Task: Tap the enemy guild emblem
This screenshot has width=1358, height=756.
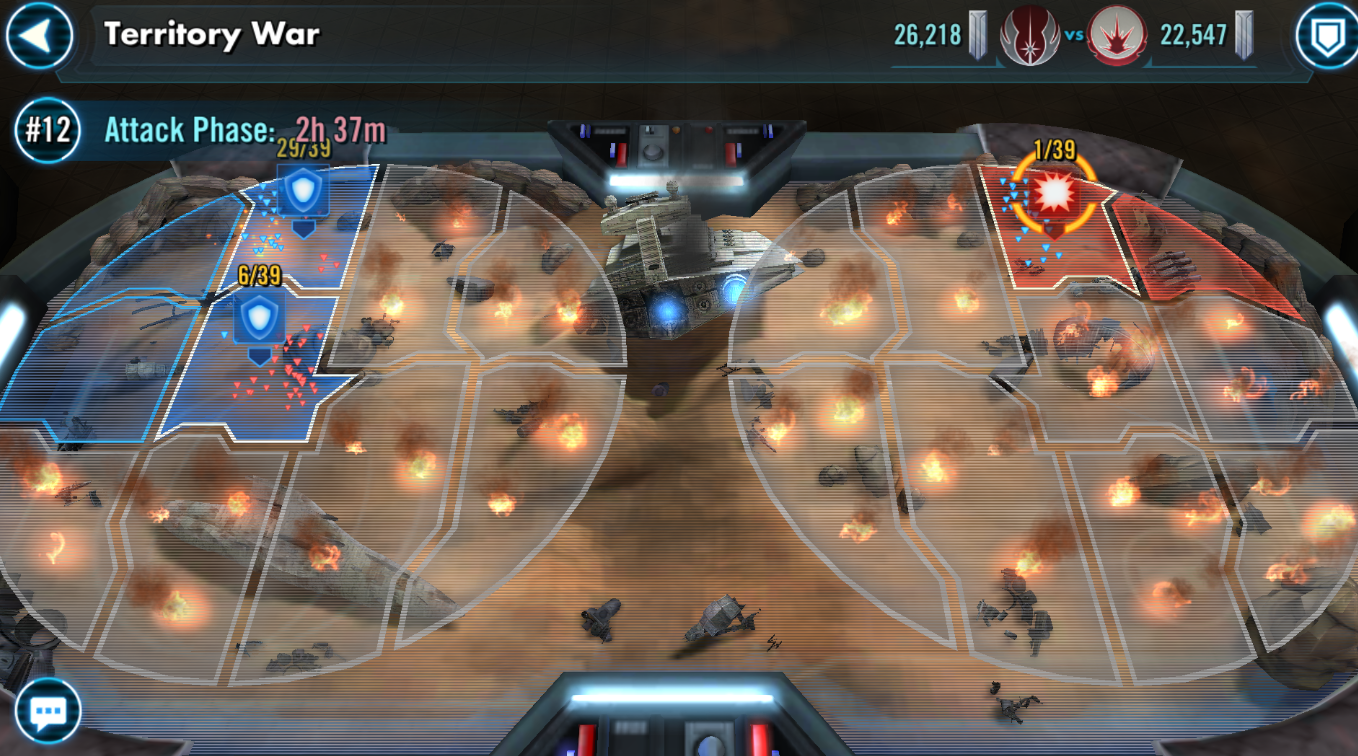Action: pyautogui.click(x=1117, y=36)
